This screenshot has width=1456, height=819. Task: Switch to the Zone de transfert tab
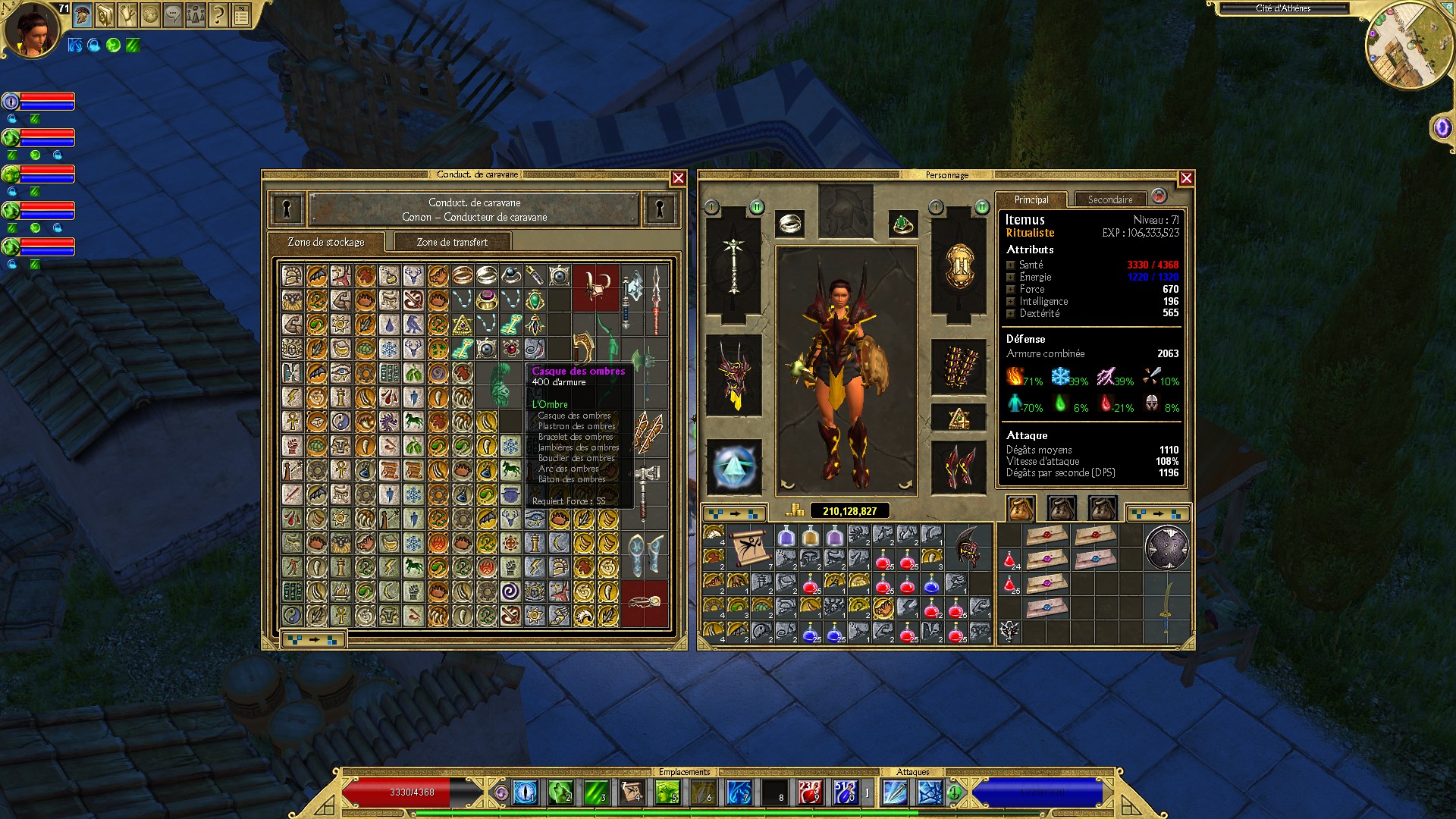(452, 242)
